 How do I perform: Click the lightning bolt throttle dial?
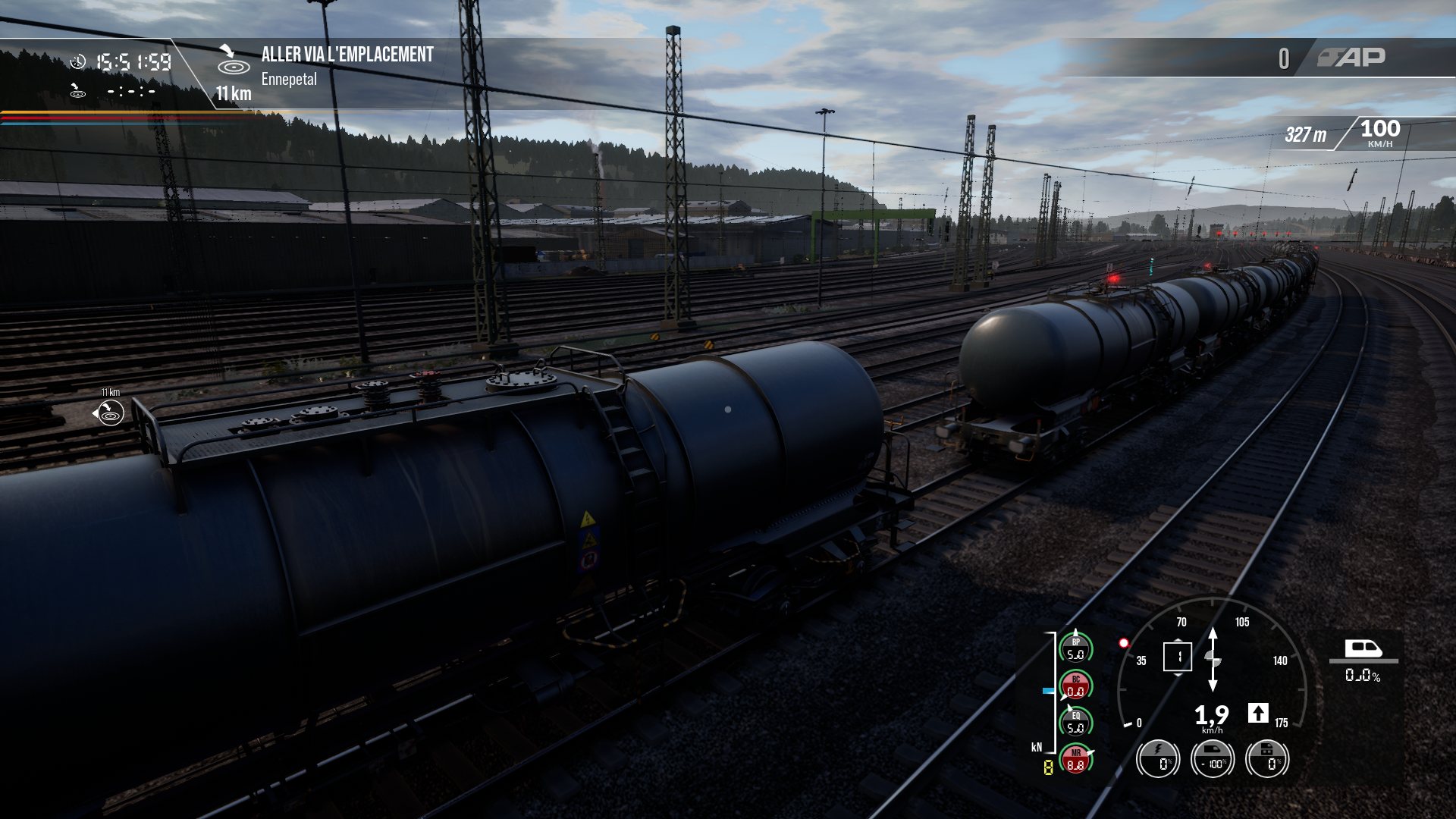[x=1158, y=759]
